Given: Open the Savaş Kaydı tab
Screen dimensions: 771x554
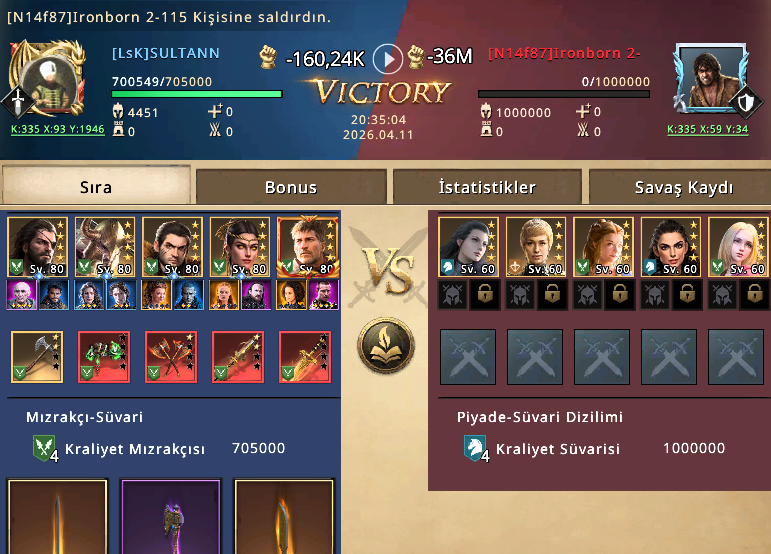Looking at the screenshot, I should [683, 187].
